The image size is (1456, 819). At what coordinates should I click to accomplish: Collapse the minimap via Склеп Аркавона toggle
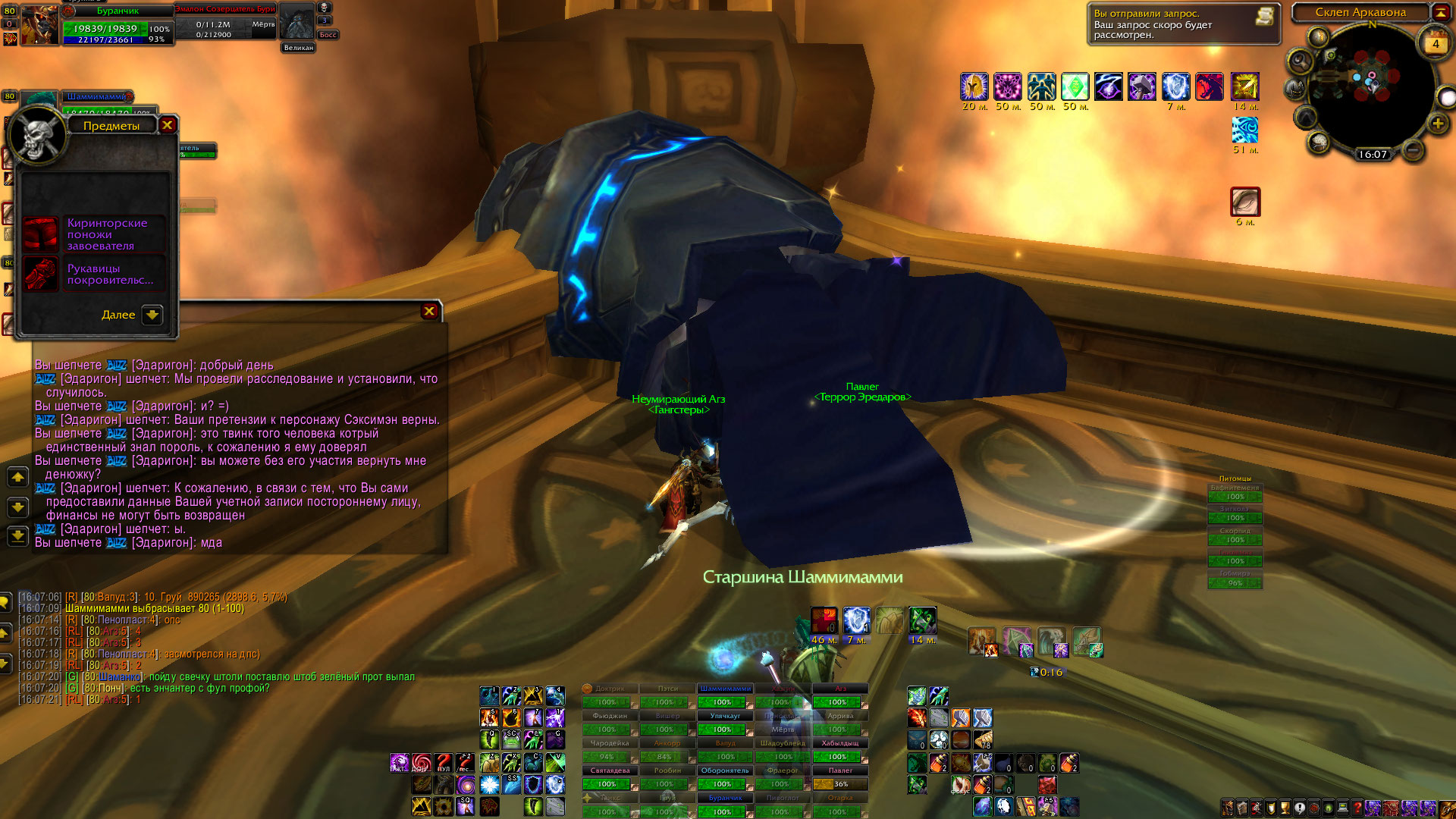click(x=1440, y=12)
